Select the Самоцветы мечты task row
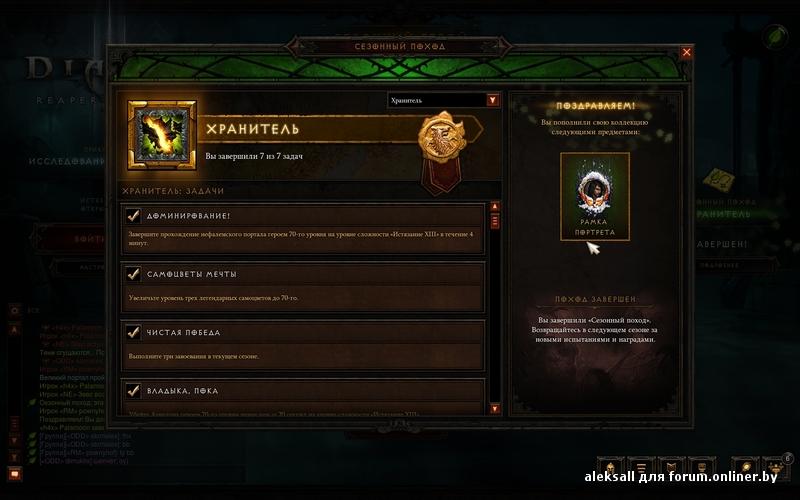Viewport: 800px width, 500px height. pyautogui.click(x=304, y=284)
